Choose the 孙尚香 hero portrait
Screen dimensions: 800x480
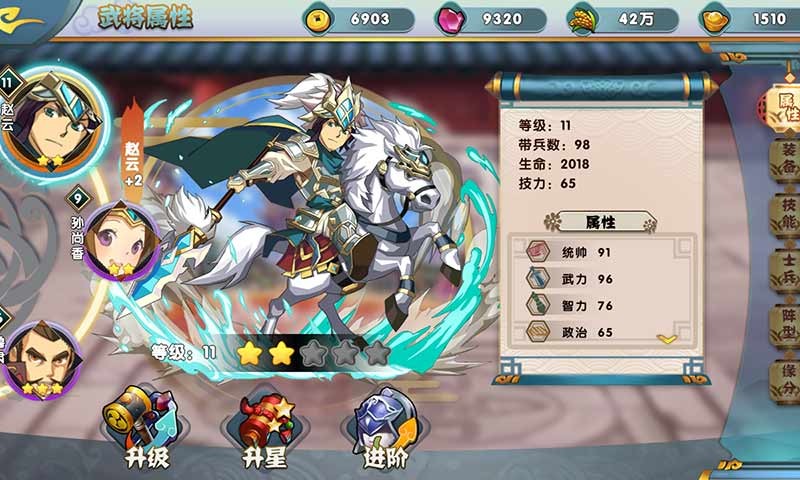(119, 241)
